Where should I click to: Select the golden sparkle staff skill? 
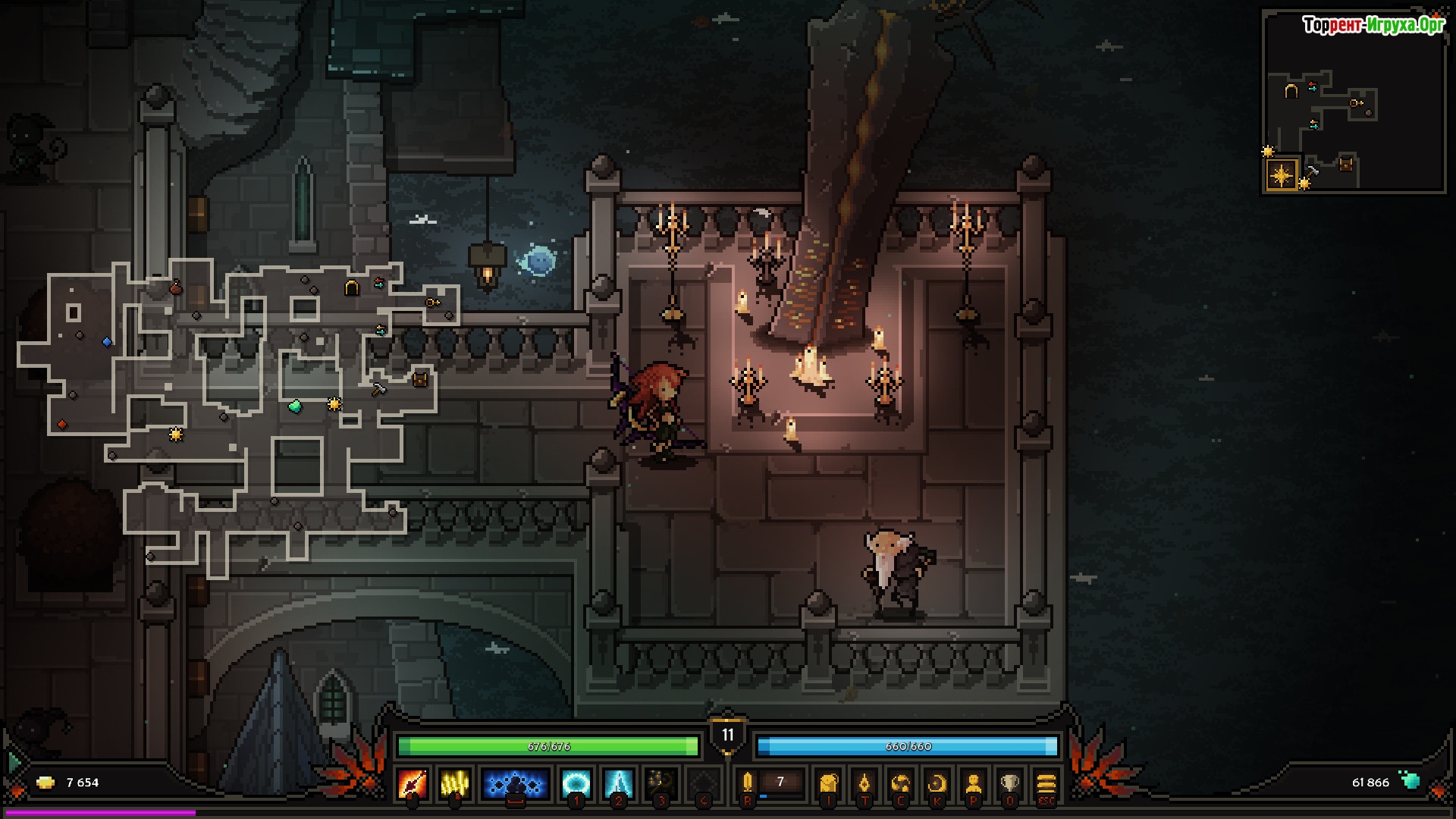[x=661, y=783]
